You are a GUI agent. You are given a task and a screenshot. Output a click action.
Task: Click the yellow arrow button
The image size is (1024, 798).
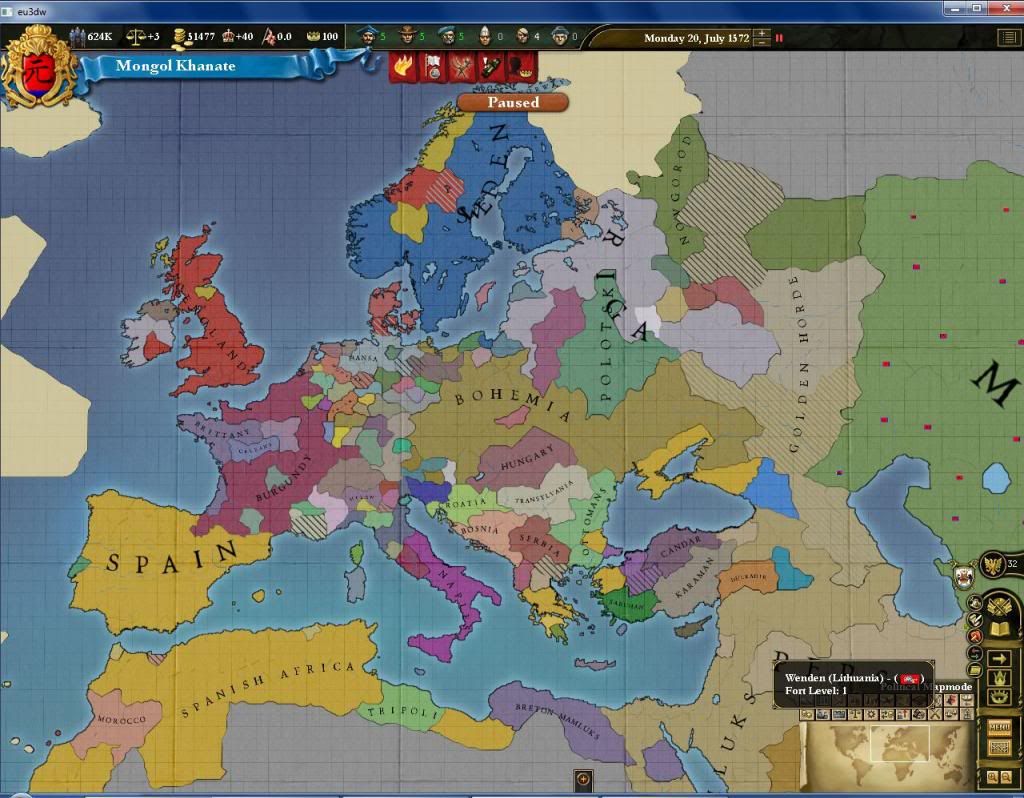pyautogui.click(x=998, y=660)
